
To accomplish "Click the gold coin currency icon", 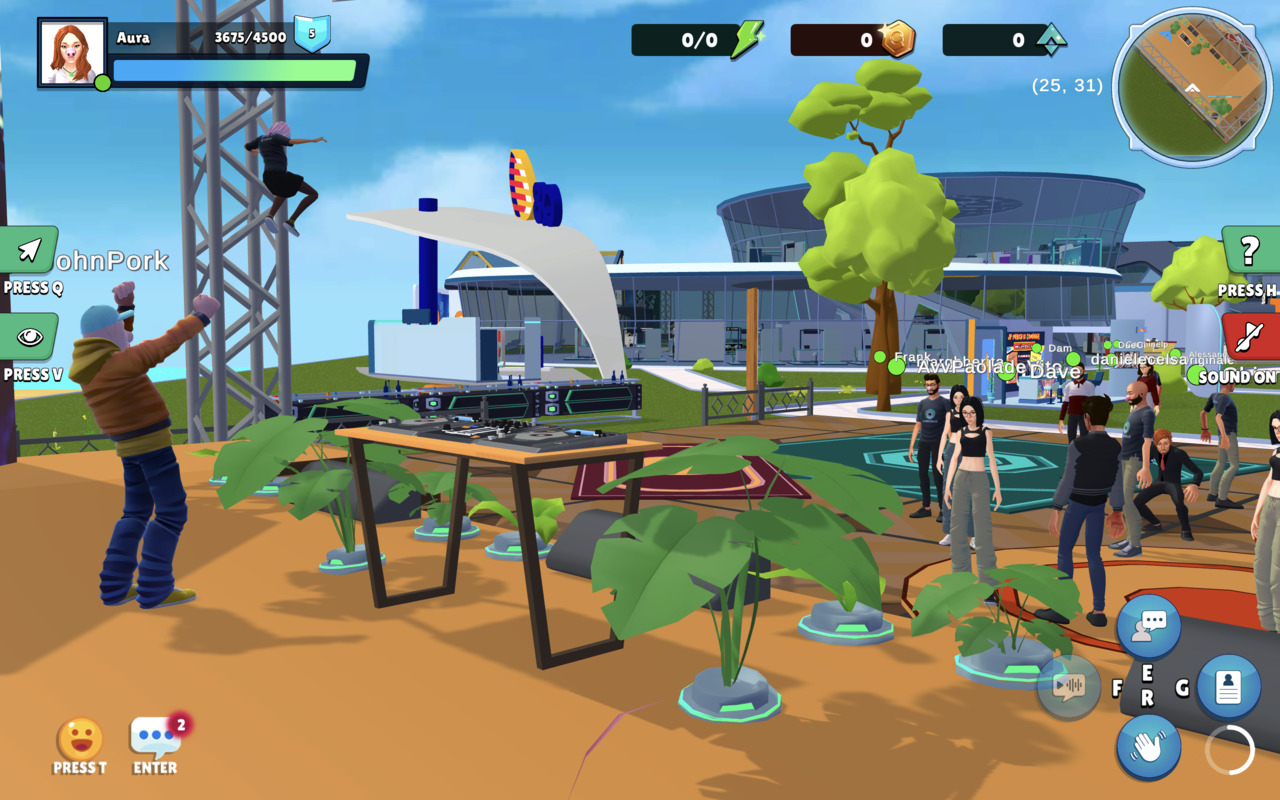I will pyautogui.click(x=897, y=40).
